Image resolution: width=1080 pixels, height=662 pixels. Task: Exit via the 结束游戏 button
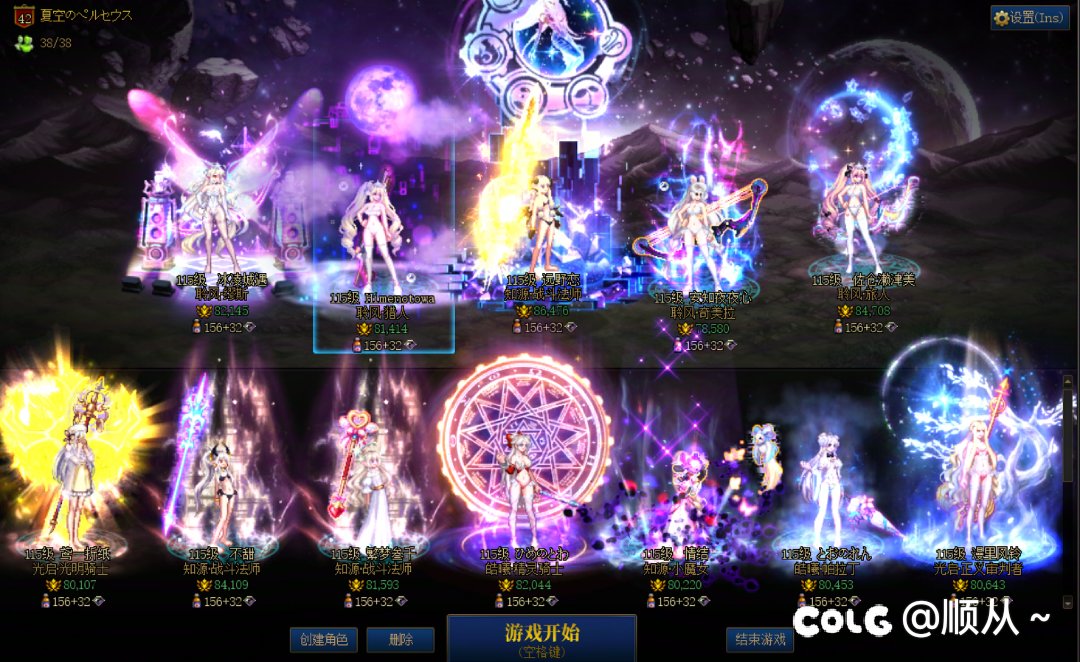click(760, 640)
